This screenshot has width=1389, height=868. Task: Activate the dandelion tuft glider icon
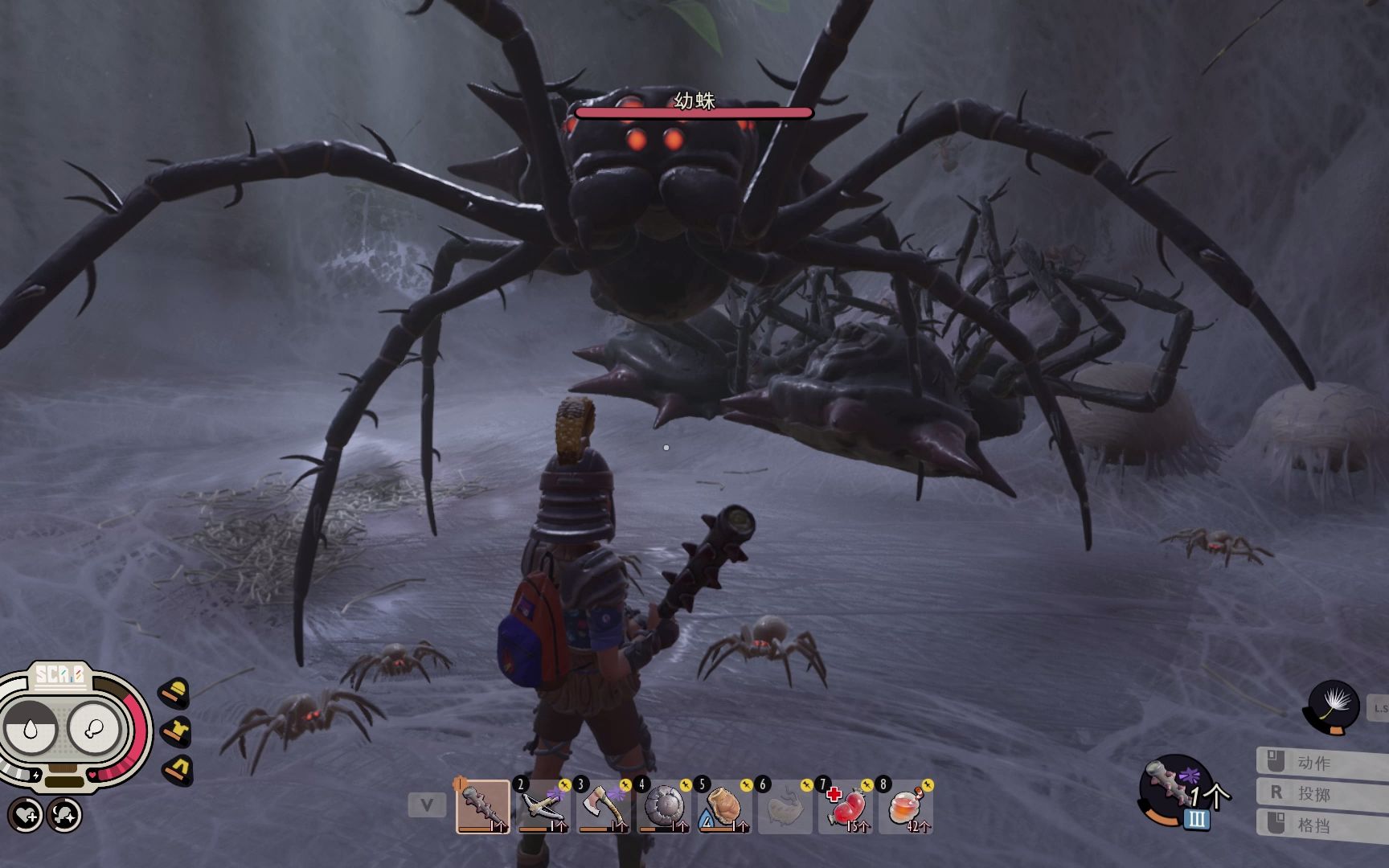pyautogui.click(x=1334, y=706)
